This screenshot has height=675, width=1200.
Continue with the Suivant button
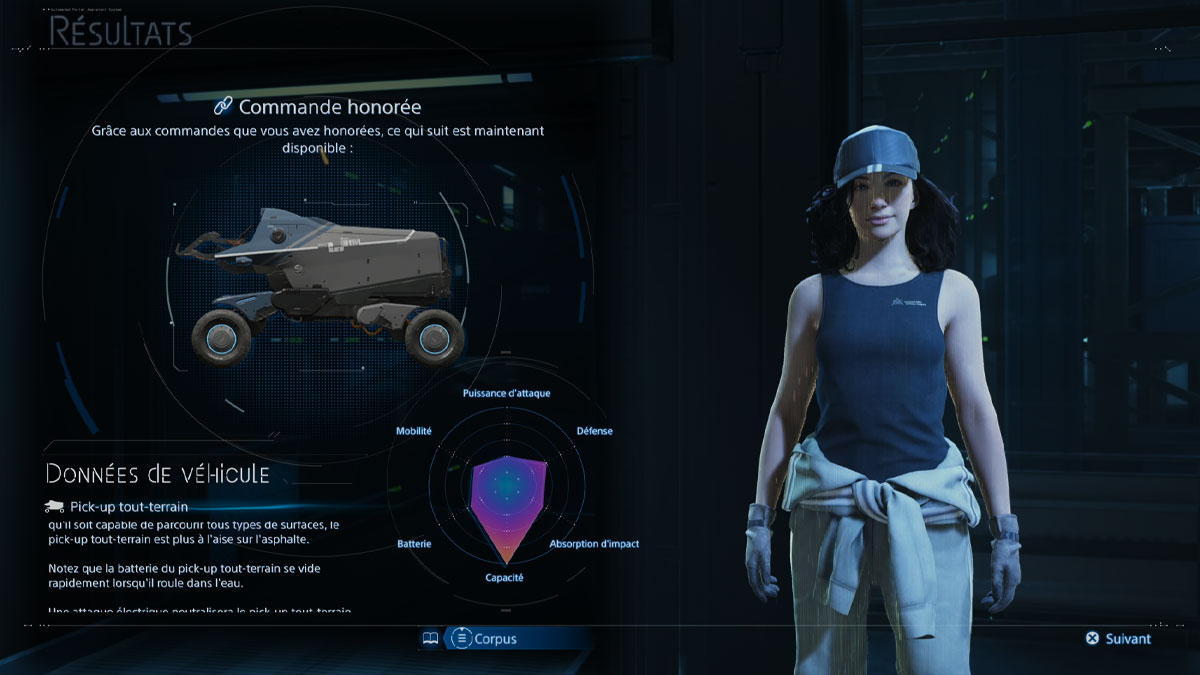click(x=1118, y=638)
